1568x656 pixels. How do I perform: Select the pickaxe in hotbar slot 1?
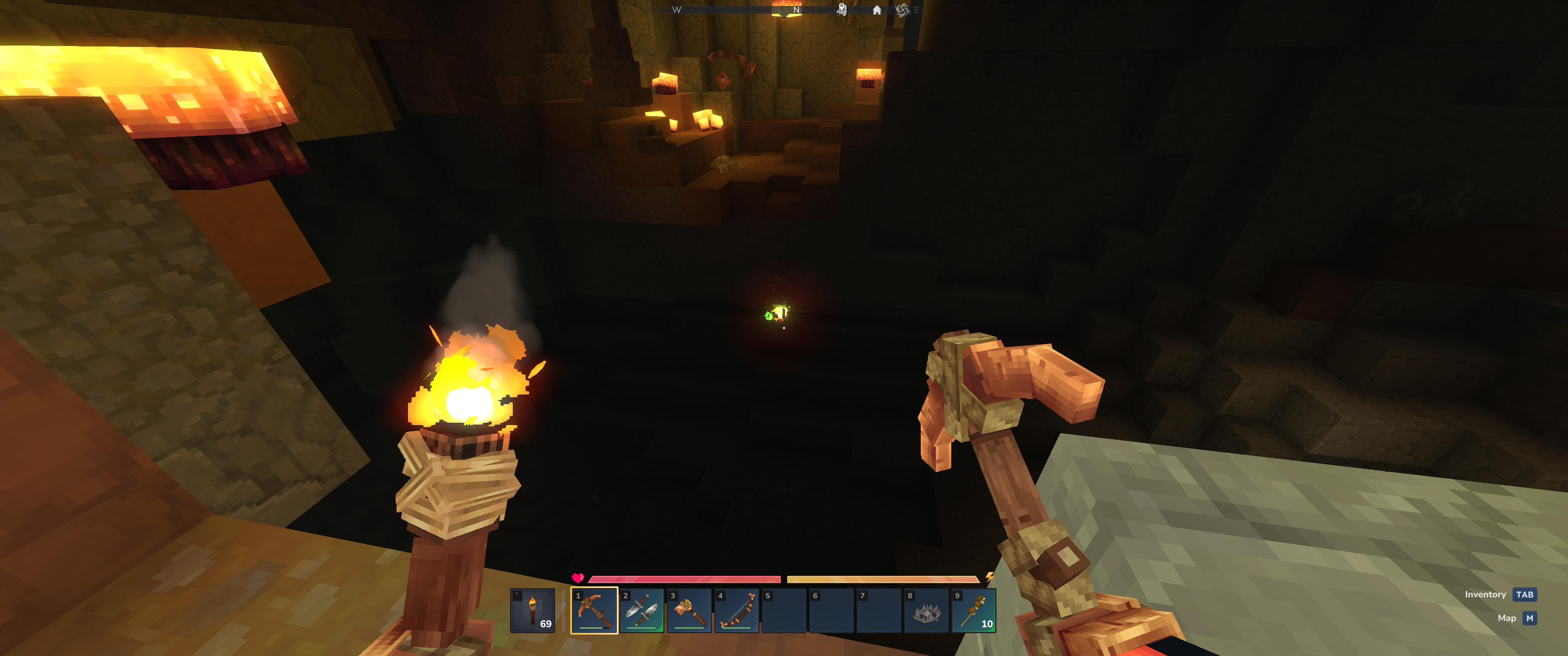594,610
